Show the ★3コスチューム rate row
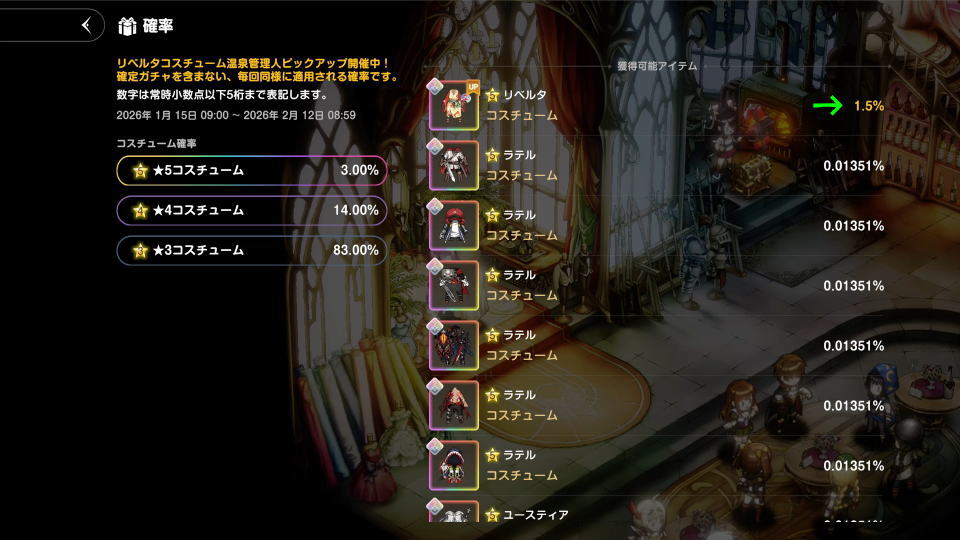The height and width of the screenshot is (540, 960). [x=251, y=250]
